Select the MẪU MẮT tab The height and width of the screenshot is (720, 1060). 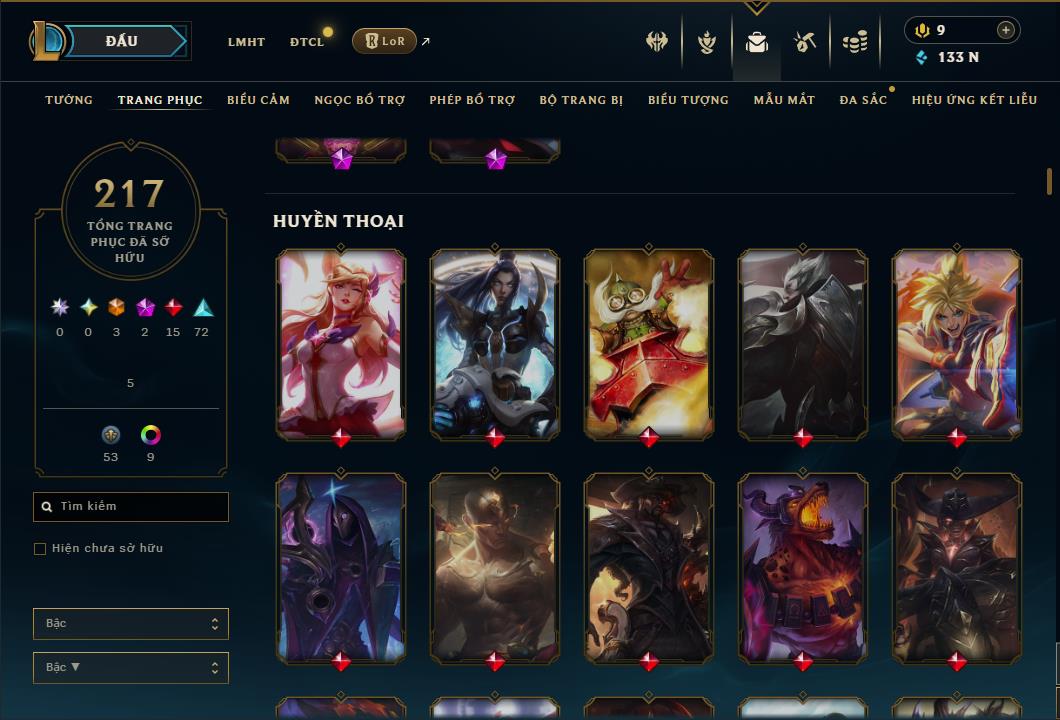[784, 100]
